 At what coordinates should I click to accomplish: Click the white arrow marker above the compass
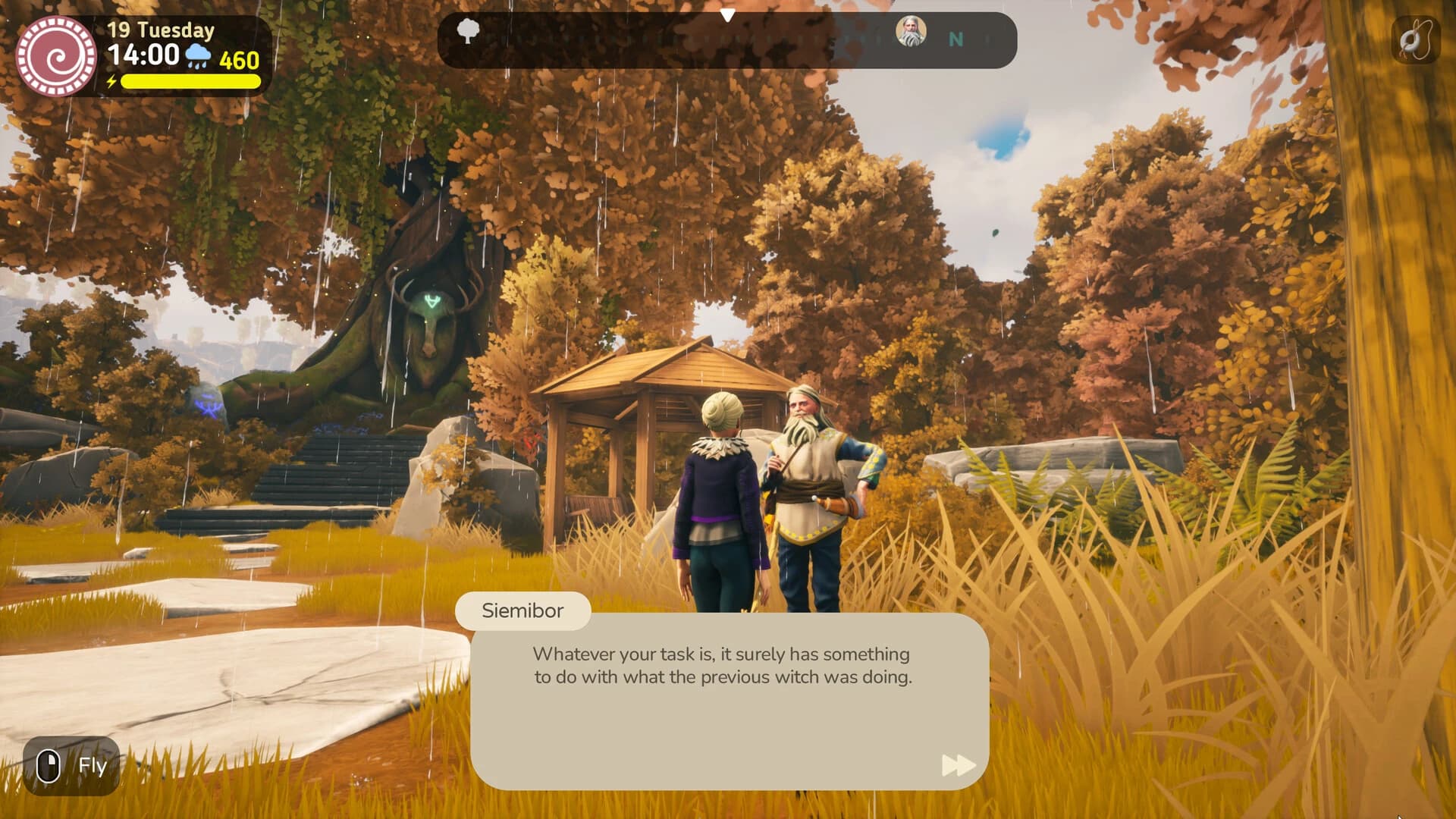(x=729, y=14)
